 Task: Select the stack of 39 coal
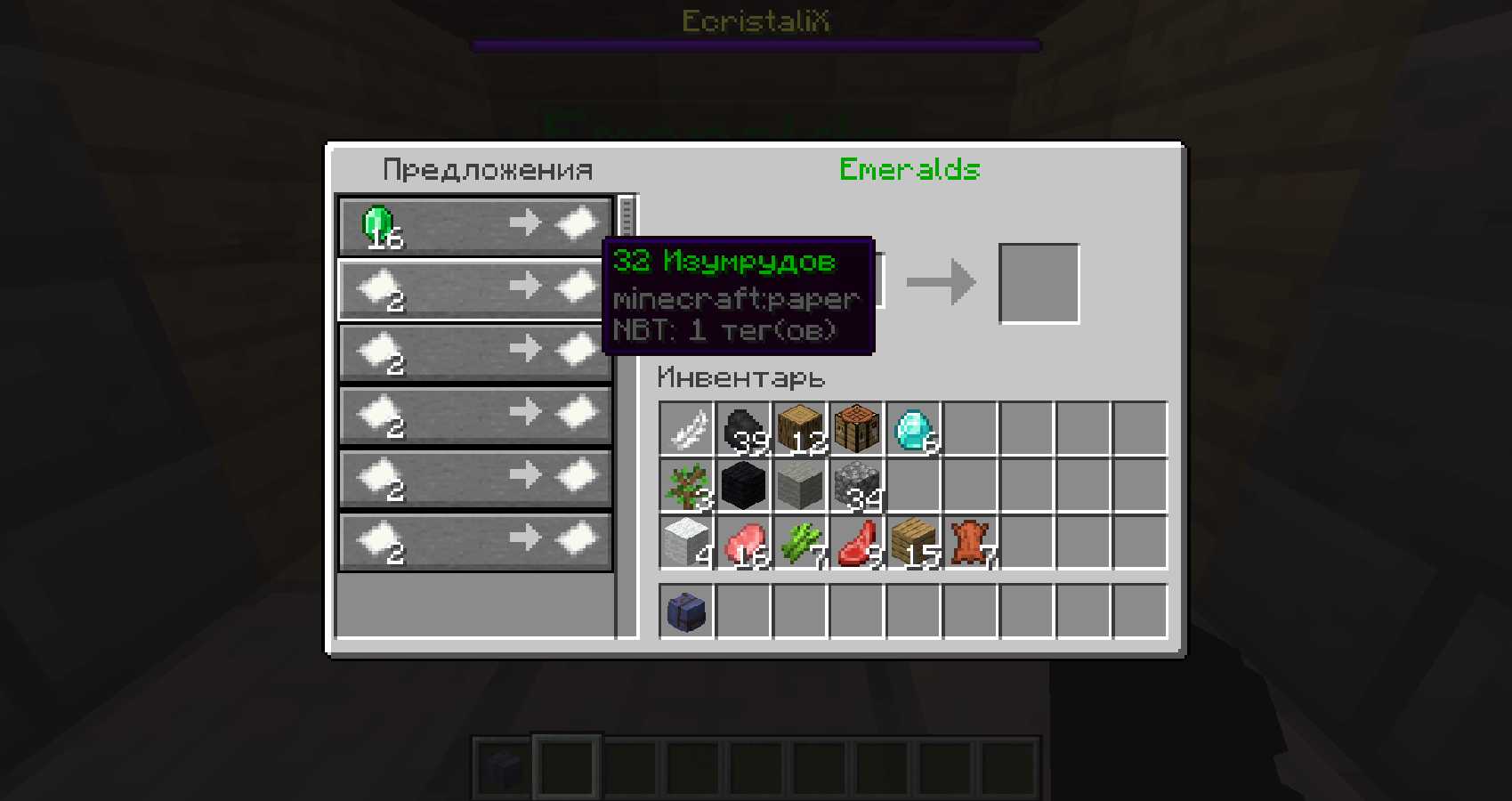(744, 429)
